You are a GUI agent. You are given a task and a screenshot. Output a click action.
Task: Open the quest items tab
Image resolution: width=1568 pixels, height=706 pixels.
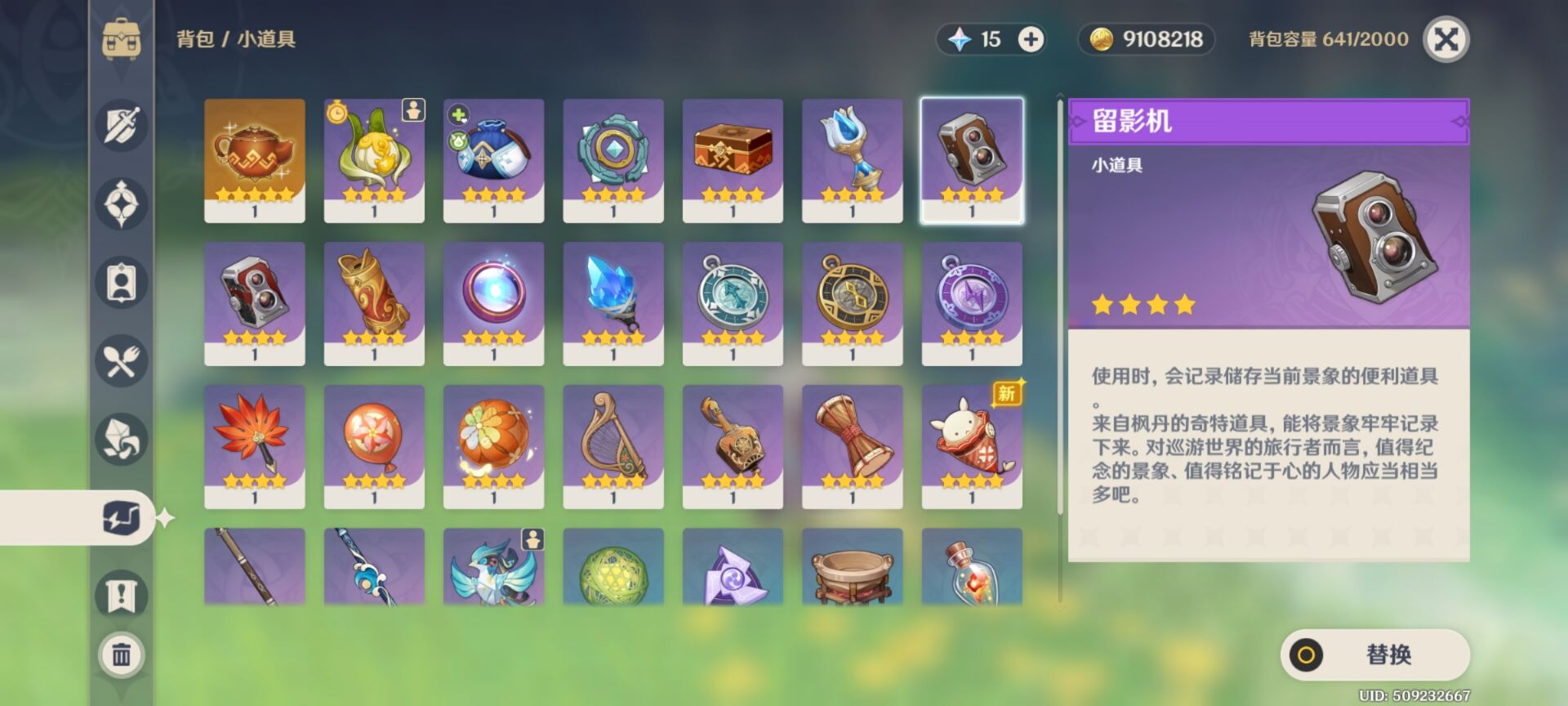(x=122, y=595)
